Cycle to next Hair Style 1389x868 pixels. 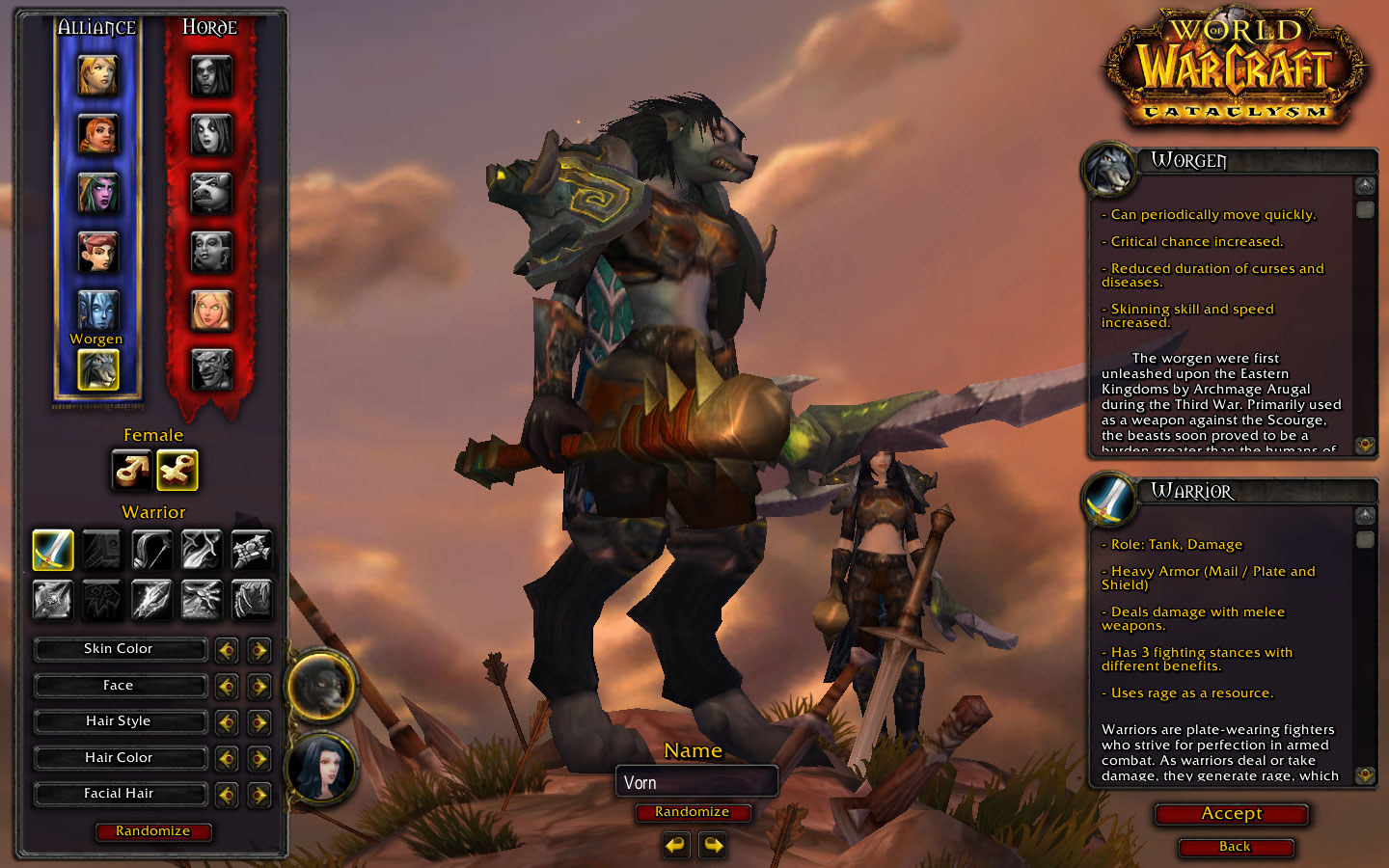[x=259, y=722]
